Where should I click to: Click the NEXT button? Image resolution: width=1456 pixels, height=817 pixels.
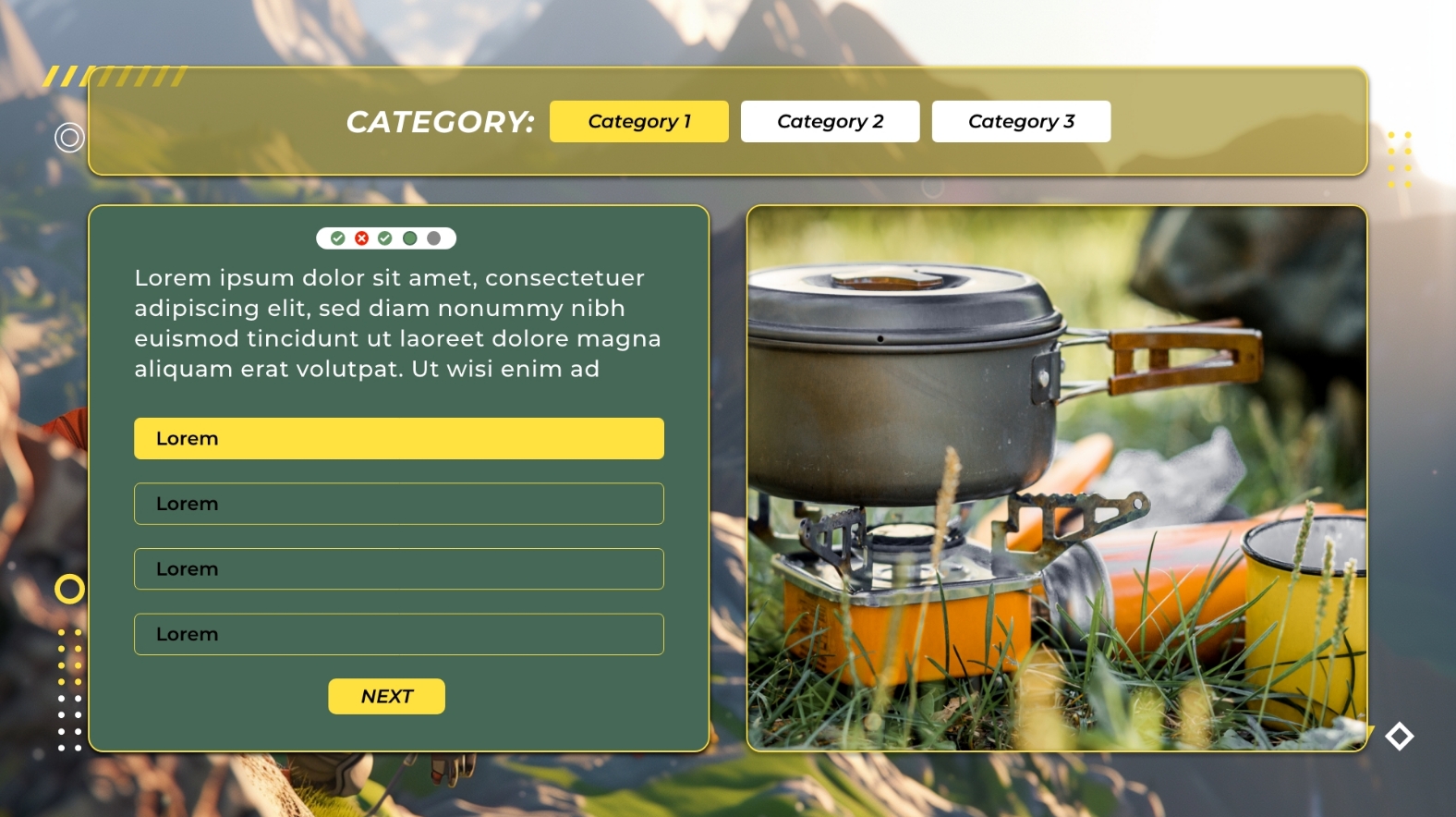386,696
